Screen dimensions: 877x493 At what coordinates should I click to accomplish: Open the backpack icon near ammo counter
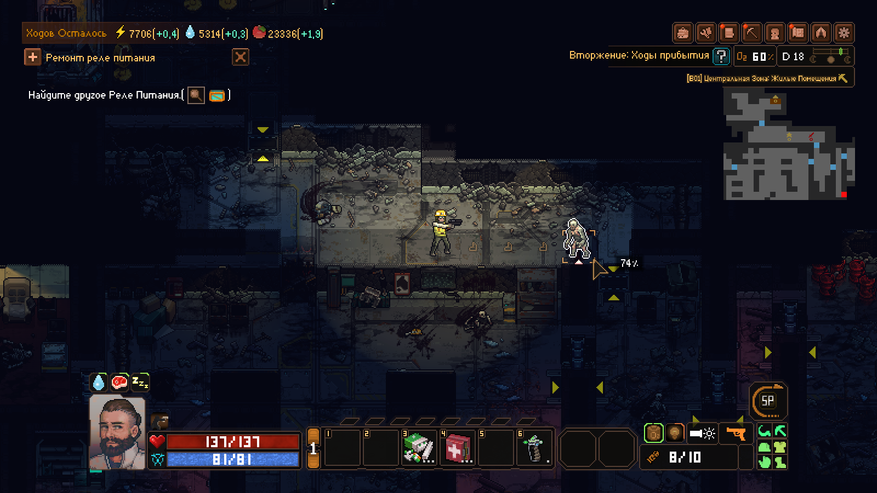coord(654,433)
